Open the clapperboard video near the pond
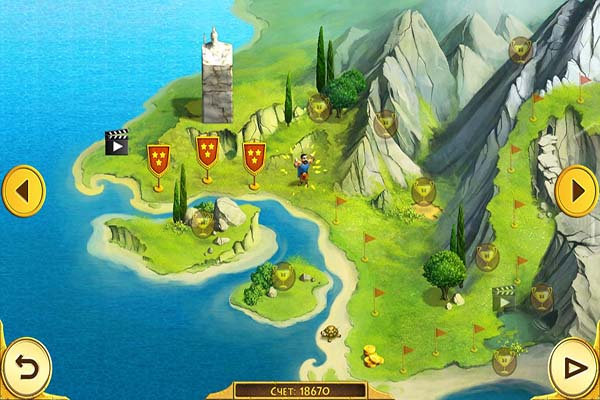Viewport: 600px width, 400px height. [505, 299]
